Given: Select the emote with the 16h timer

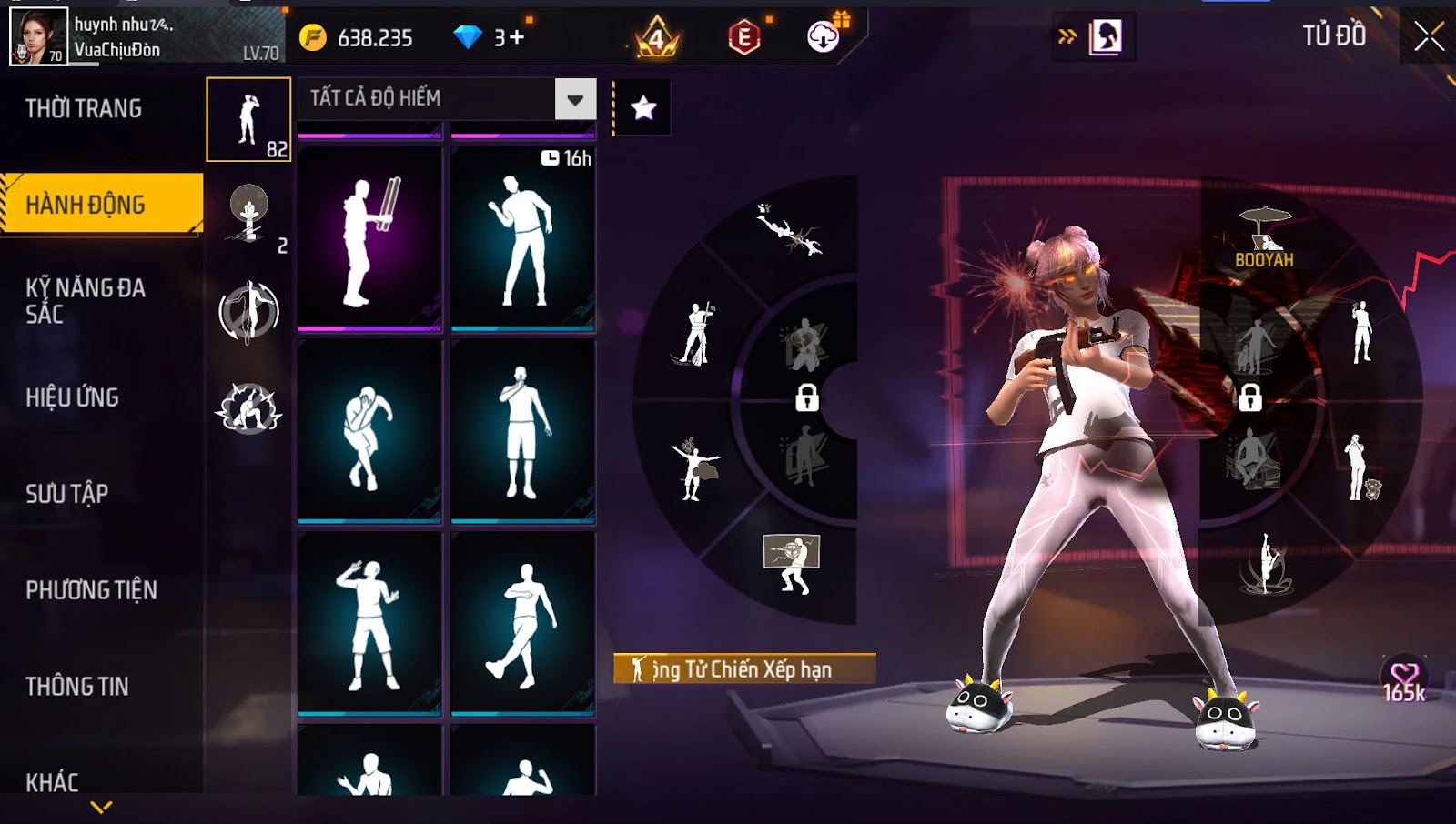Looking at the screenshot, I should pos(523,238).
